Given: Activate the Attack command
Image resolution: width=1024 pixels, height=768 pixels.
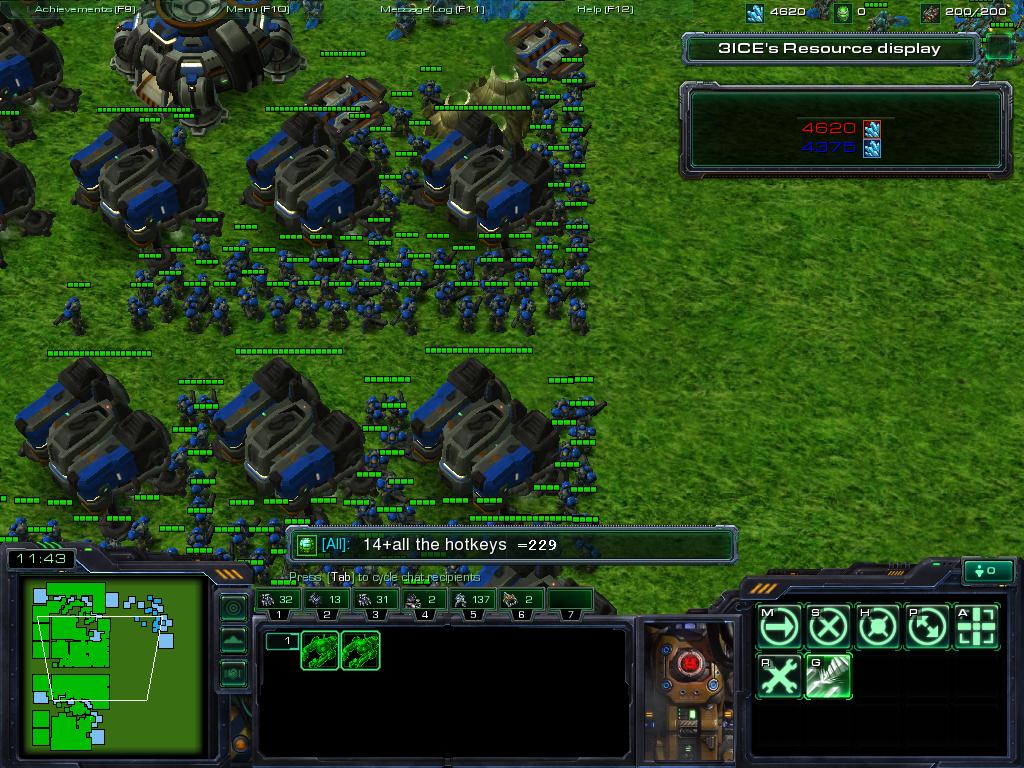Looking at the screenshot, I should tap(977, 628).
